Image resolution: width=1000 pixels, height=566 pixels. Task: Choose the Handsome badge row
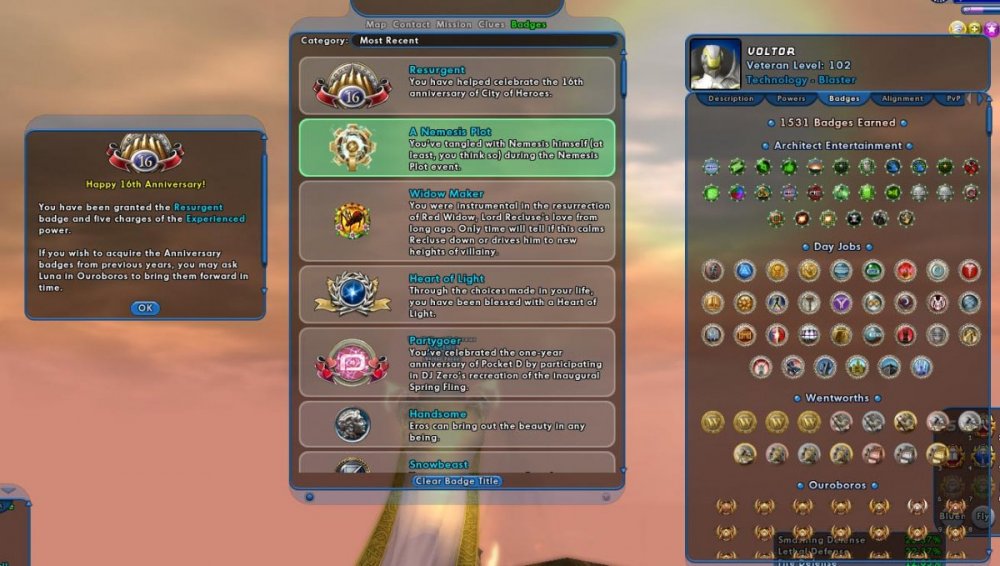[457, 424]
